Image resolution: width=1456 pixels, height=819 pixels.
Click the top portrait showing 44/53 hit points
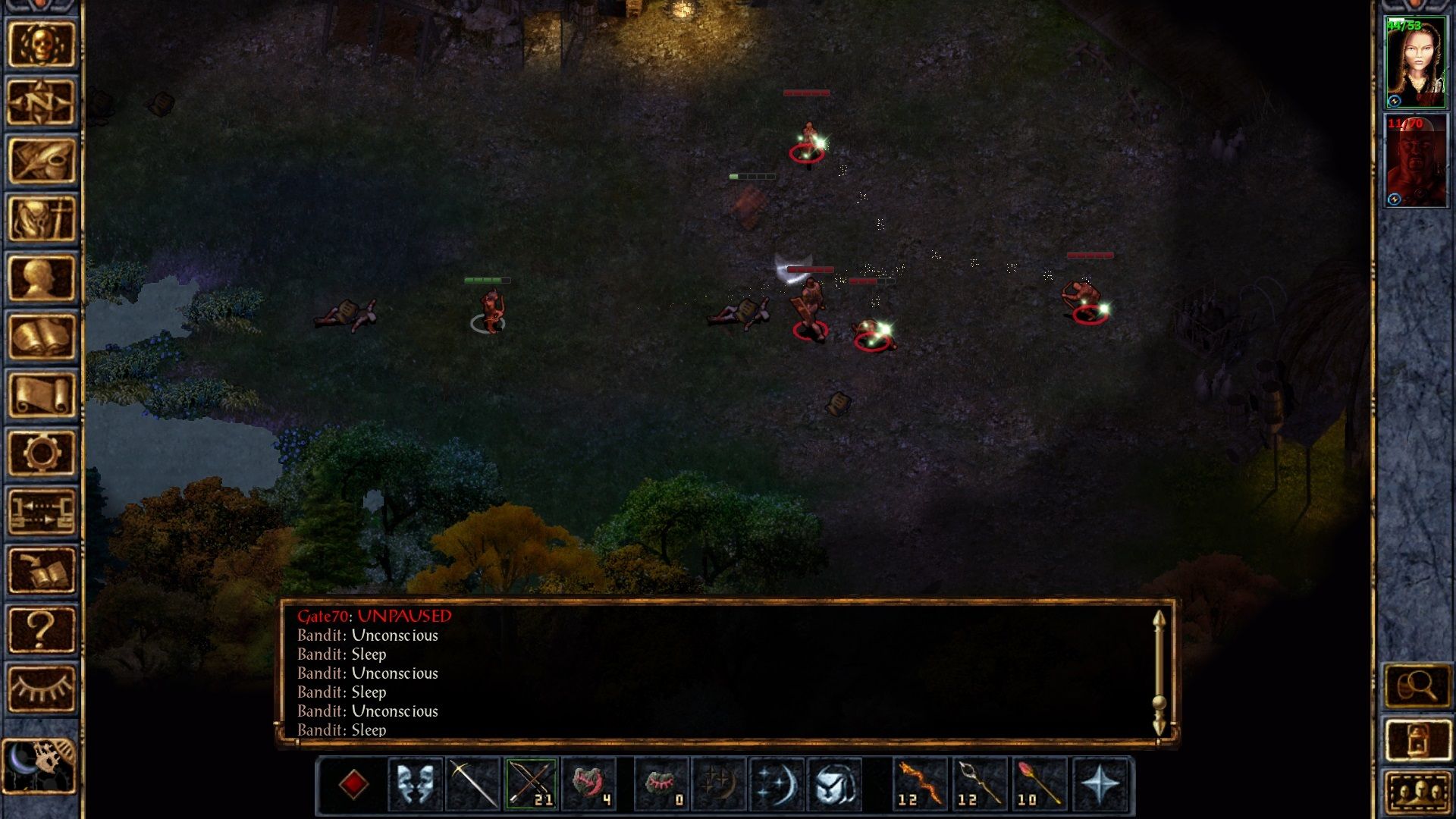(x=1417, y=61)
